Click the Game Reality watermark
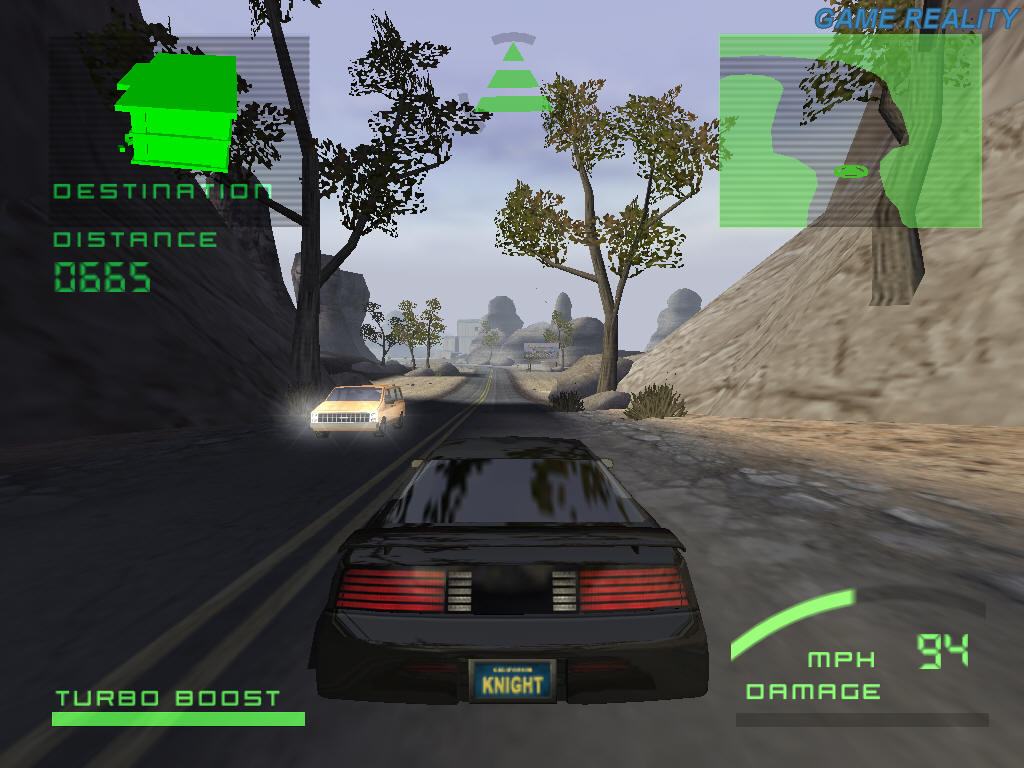 915,18
